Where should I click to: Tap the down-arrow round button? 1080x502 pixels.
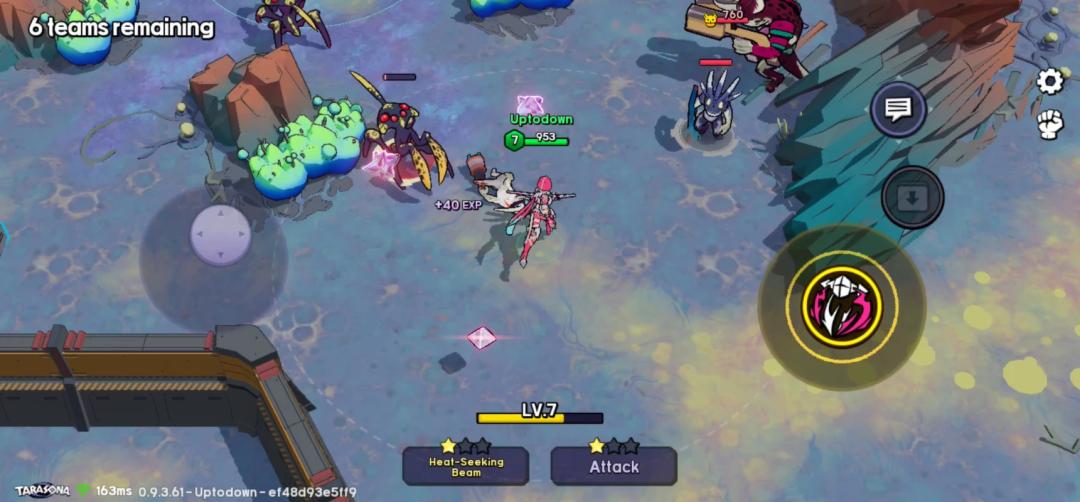tap(912, 197)
